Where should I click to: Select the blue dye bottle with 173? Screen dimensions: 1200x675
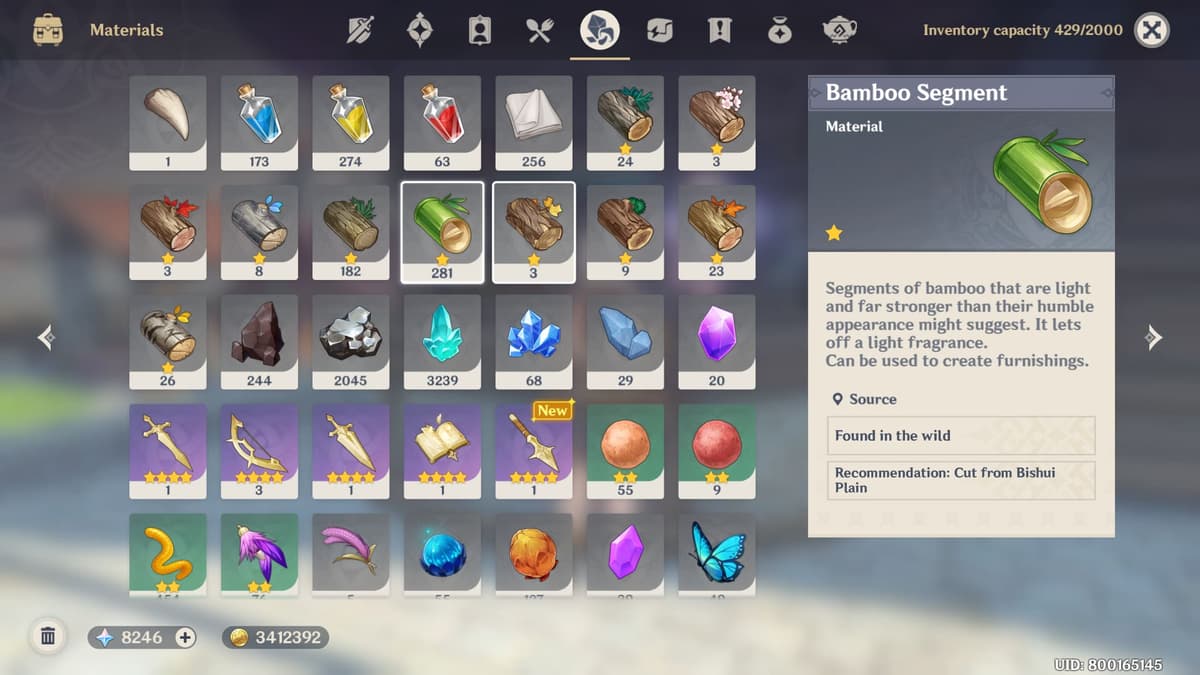[259, 122]
